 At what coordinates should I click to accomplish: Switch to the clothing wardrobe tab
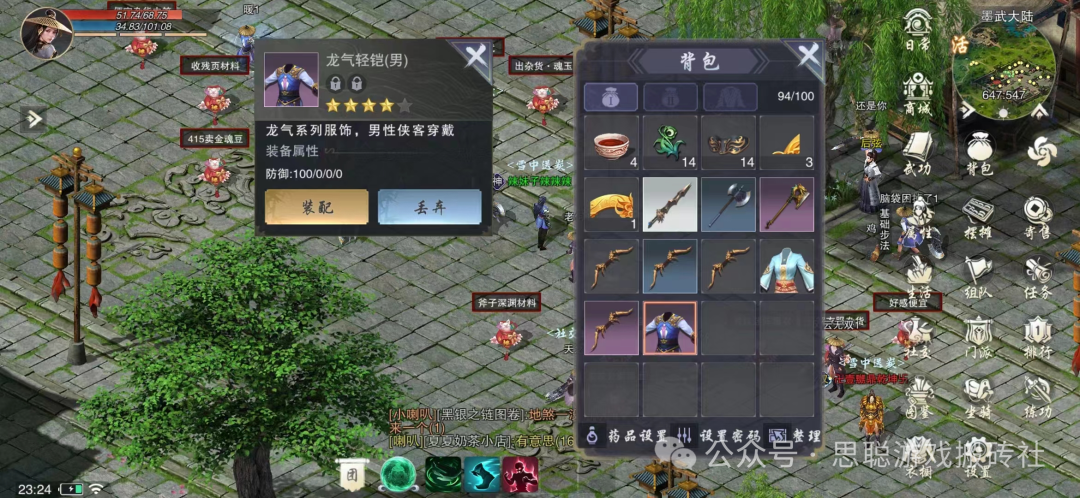click(729, 96)
